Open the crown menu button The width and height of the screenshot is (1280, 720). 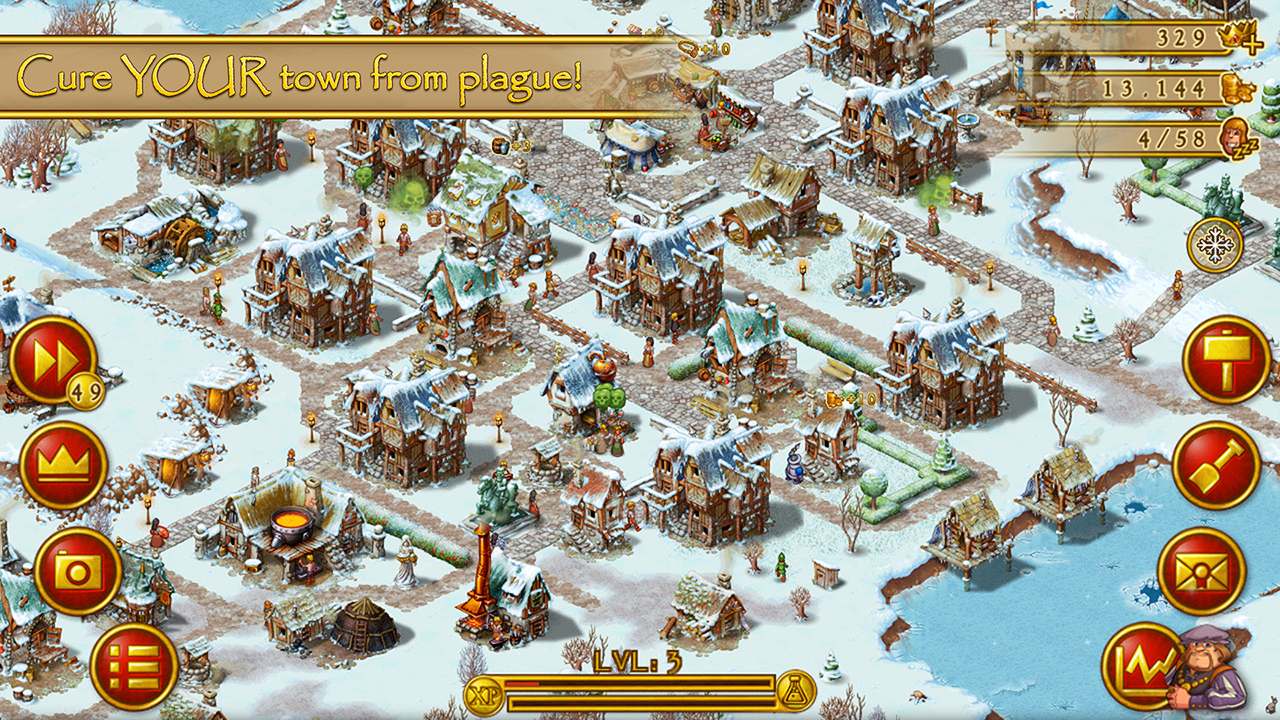coord(63,465)
